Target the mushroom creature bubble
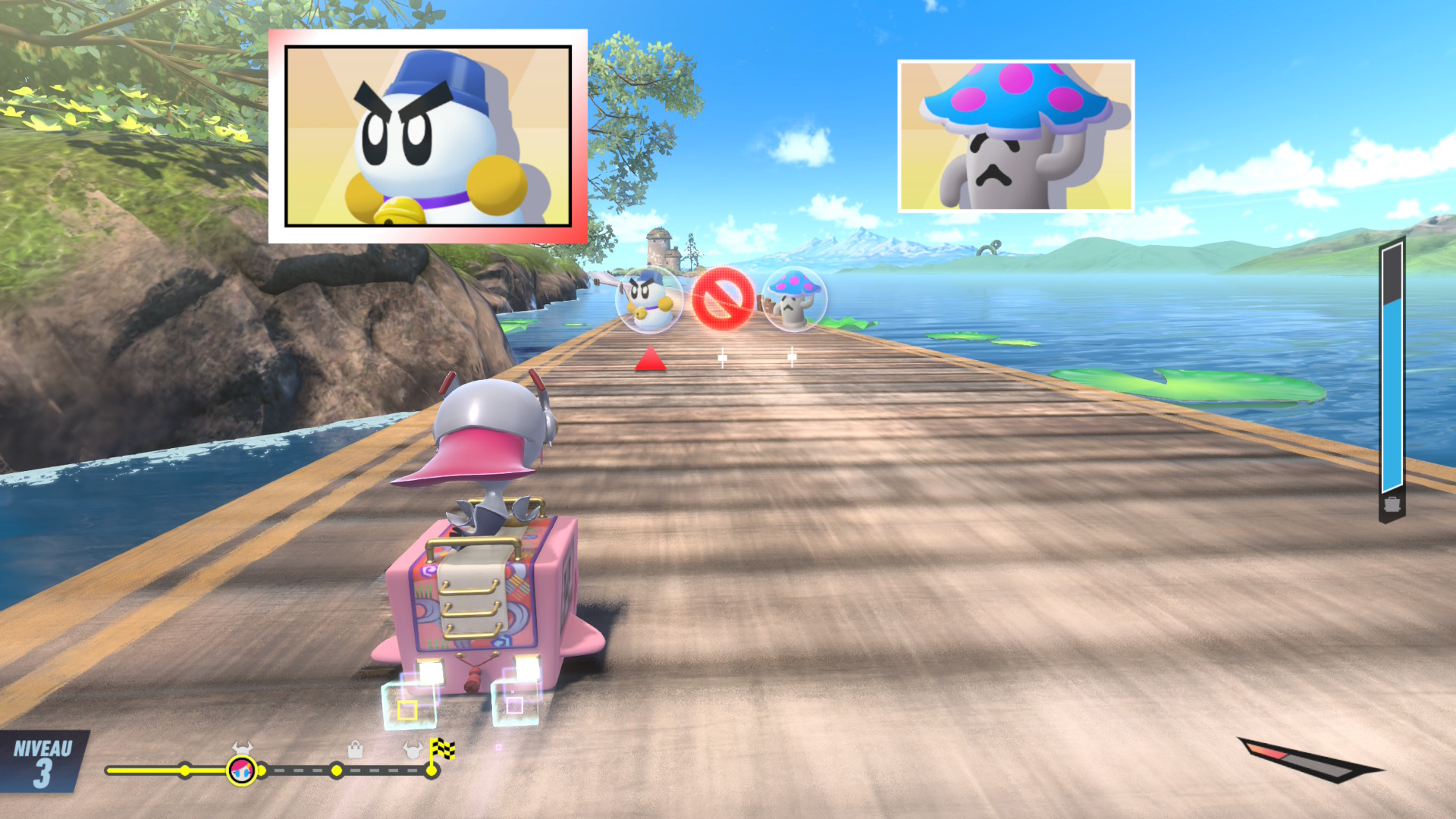Viewport: 1456px width, 819px height. coord(793,299)
